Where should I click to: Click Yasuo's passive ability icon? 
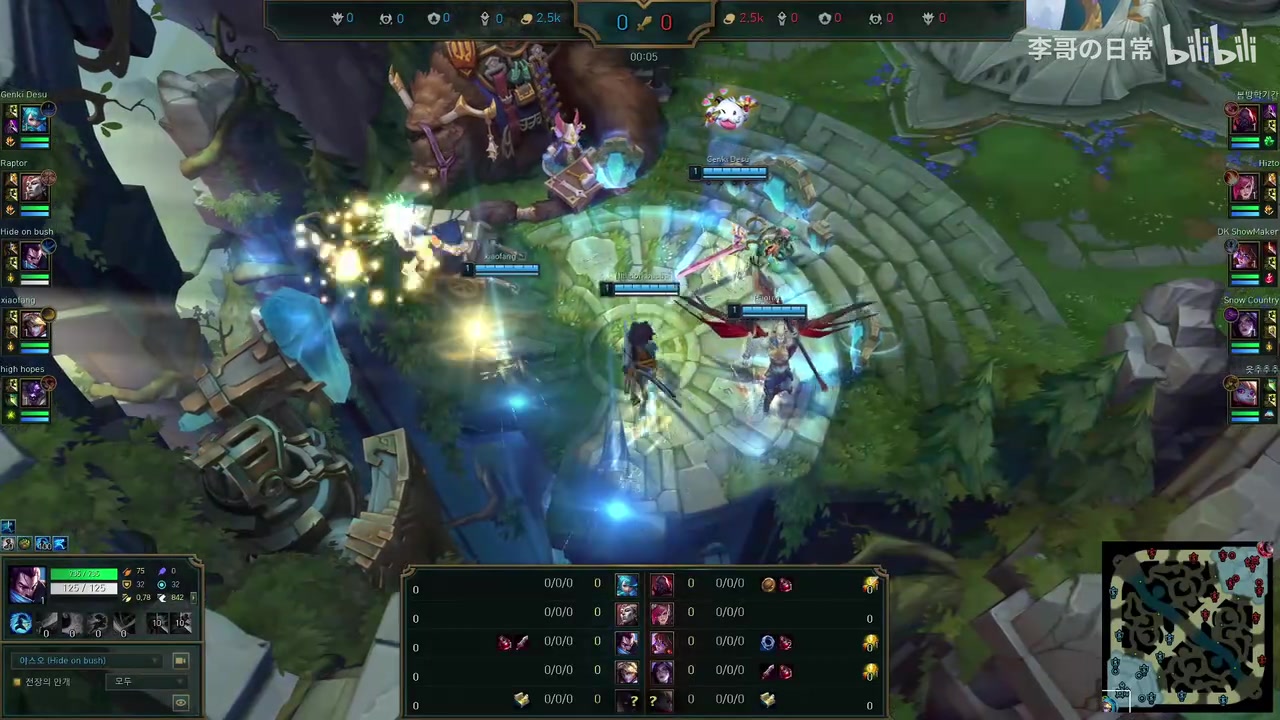point(21,624)
